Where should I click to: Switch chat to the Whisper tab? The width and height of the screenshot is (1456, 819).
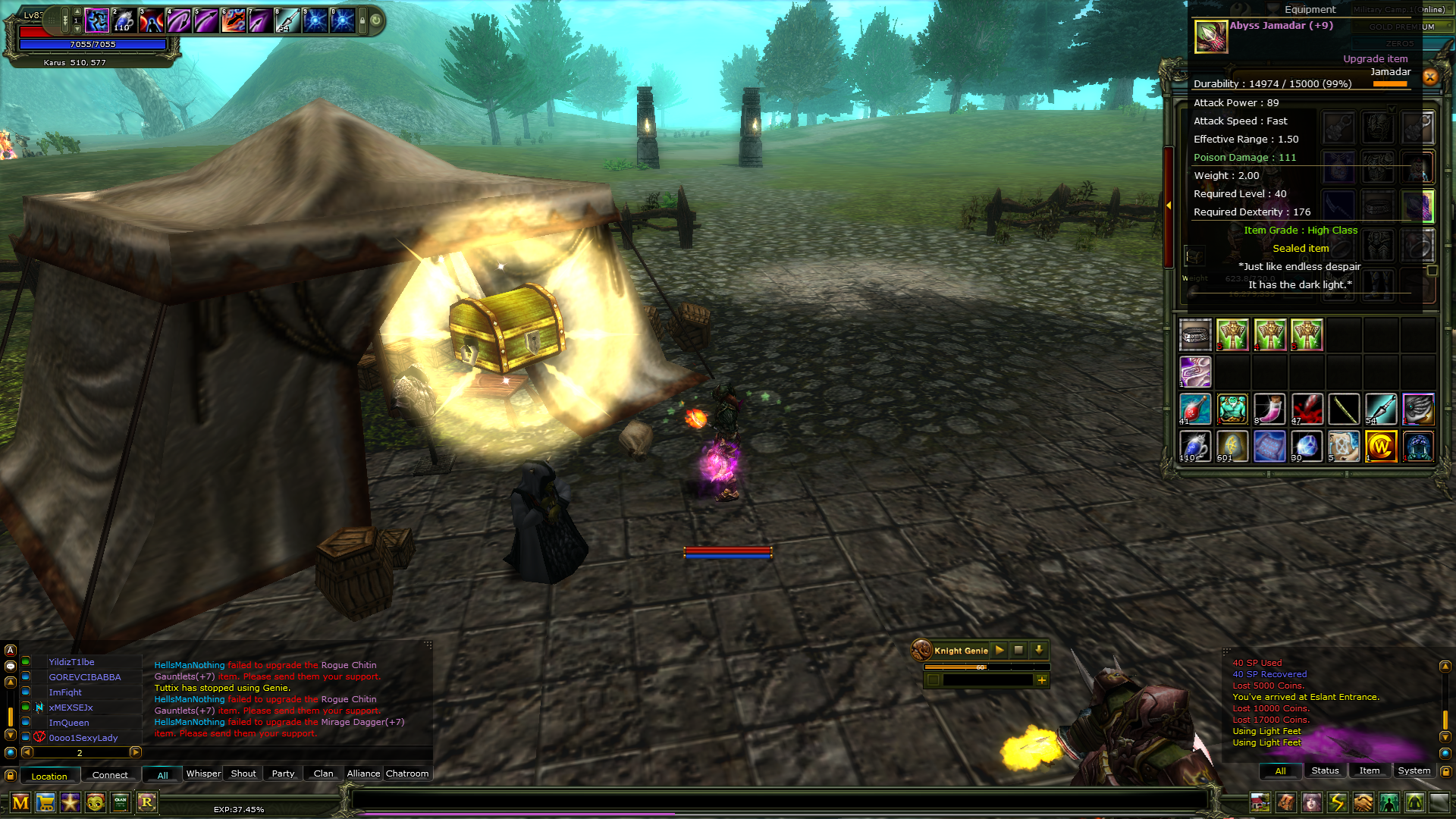[203, 773]
